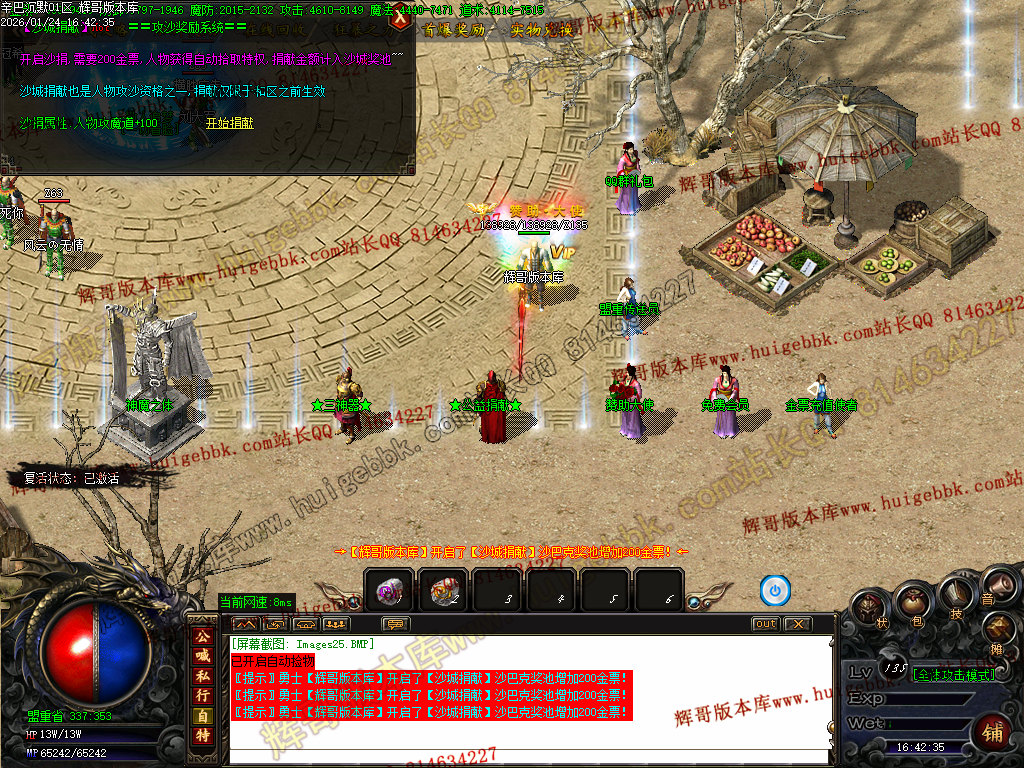
Task: Choose the 行 guild chat channel
Action: click(202, 694)
